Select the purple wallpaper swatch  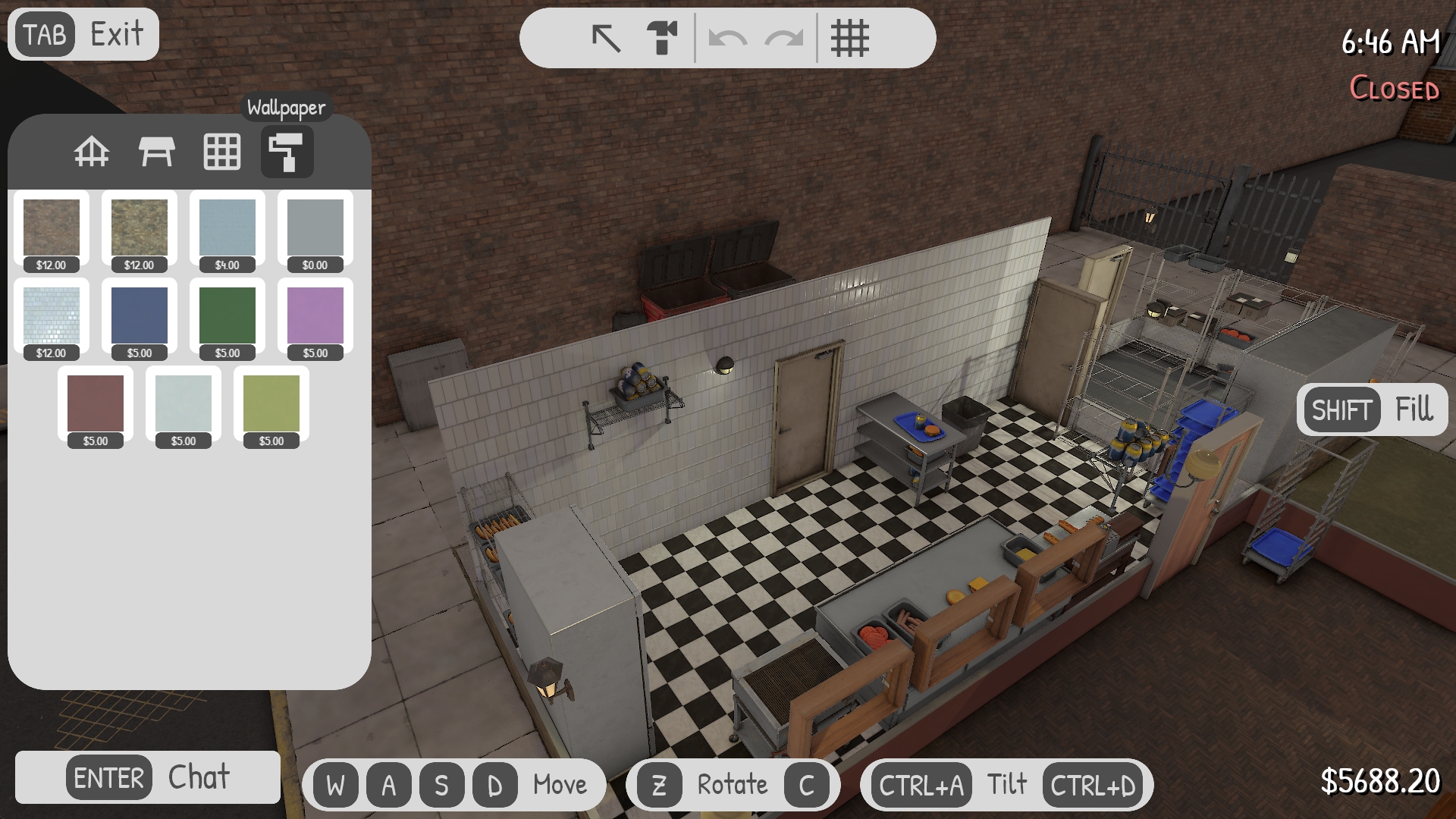pos(315,316)
